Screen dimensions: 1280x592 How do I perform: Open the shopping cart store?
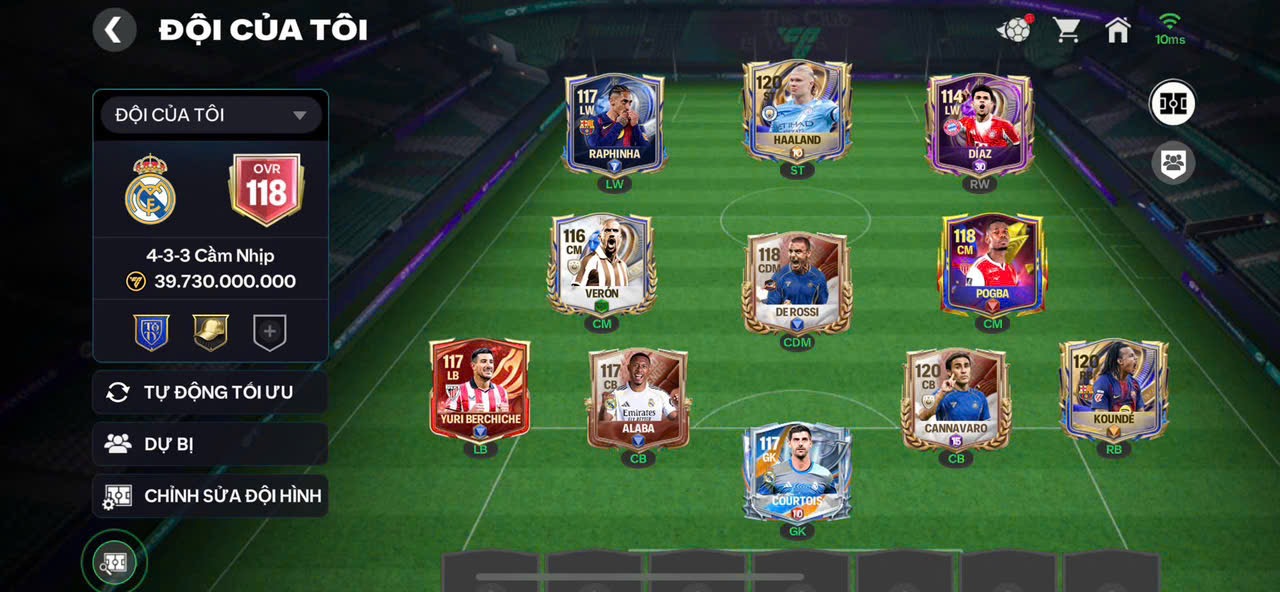(1066, 30)
